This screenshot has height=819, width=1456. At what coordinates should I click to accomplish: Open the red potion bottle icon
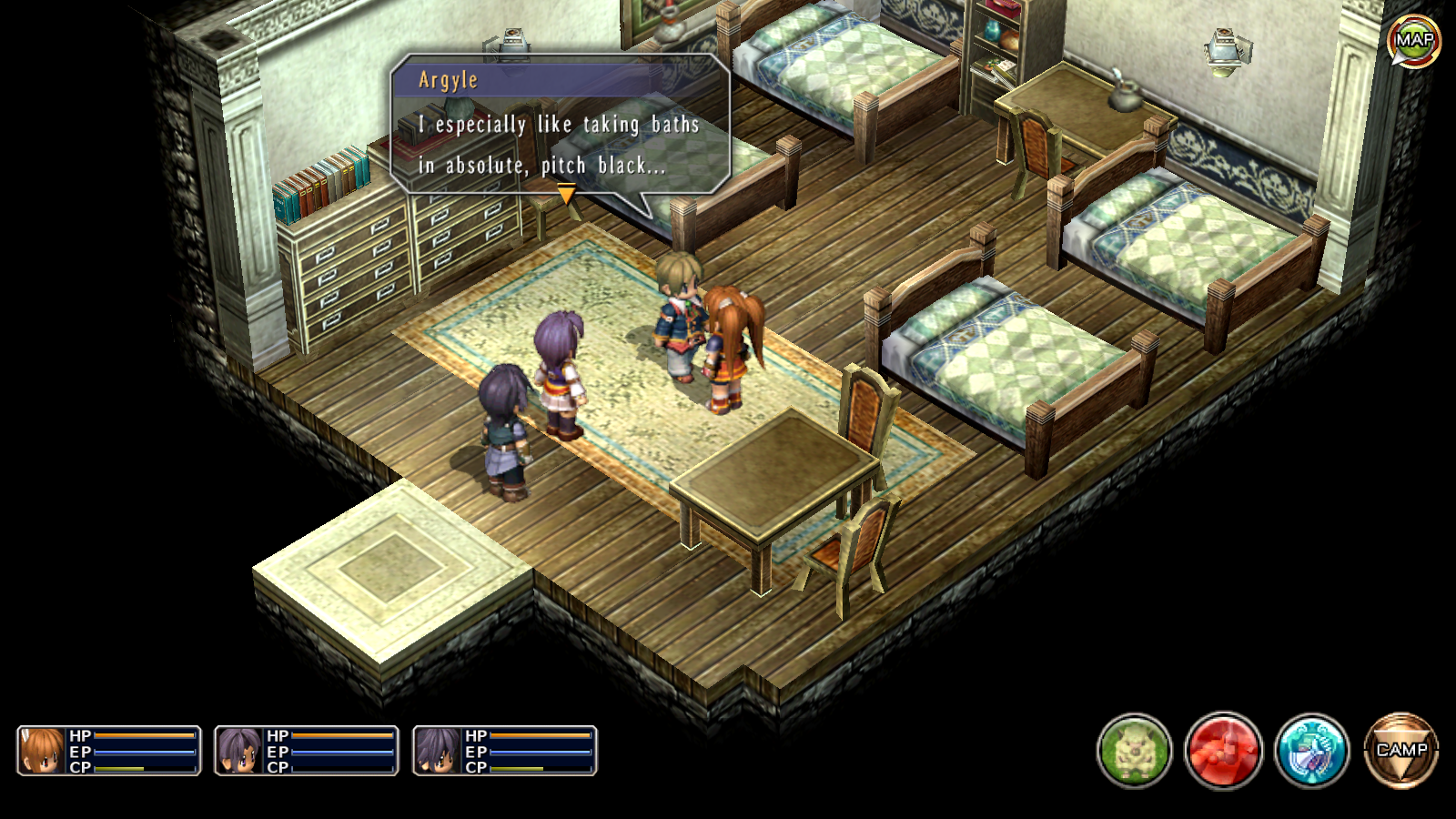point(1223,751)
